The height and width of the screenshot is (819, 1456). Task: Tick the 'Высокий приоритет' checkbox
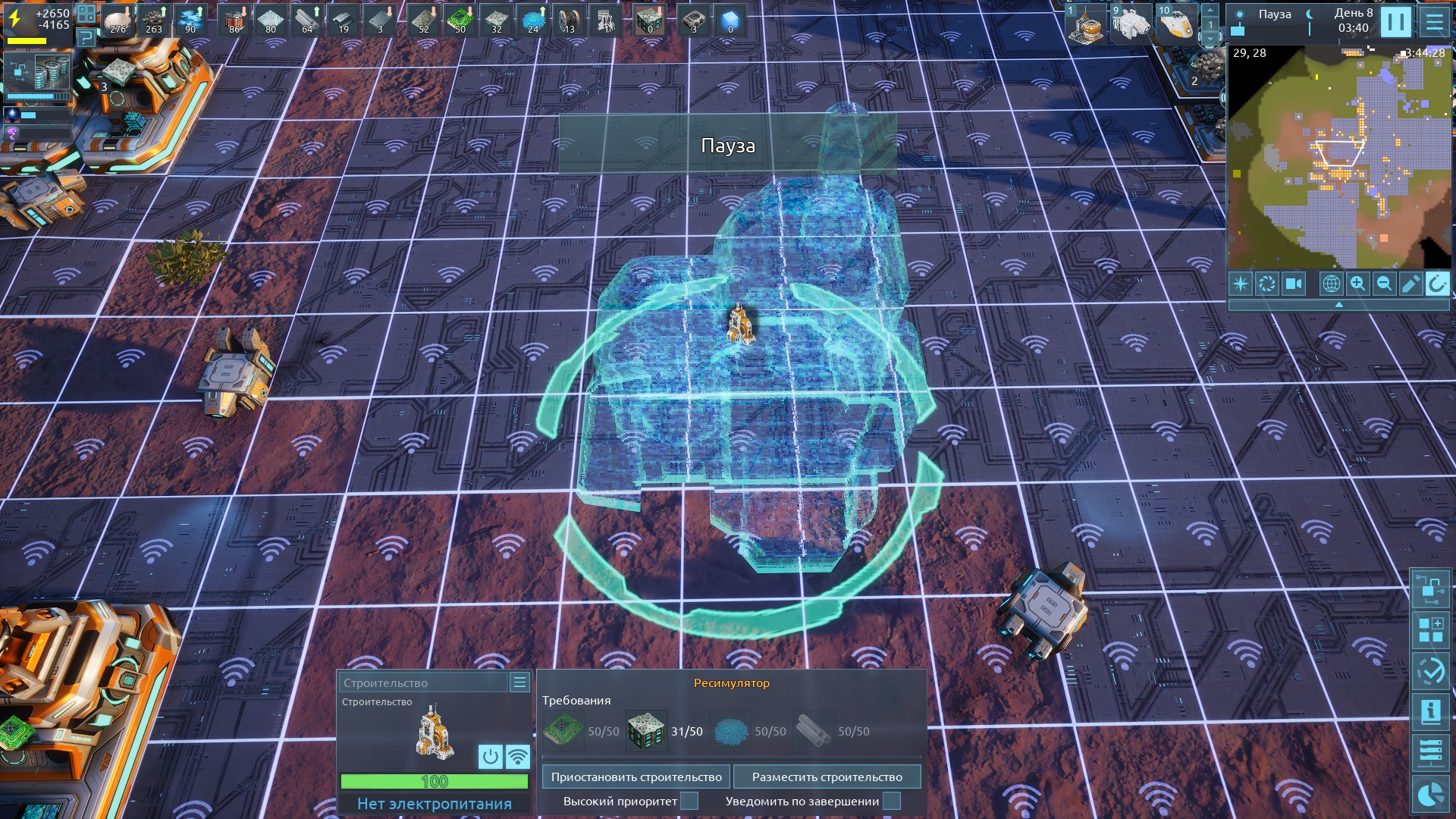(689, 801)
